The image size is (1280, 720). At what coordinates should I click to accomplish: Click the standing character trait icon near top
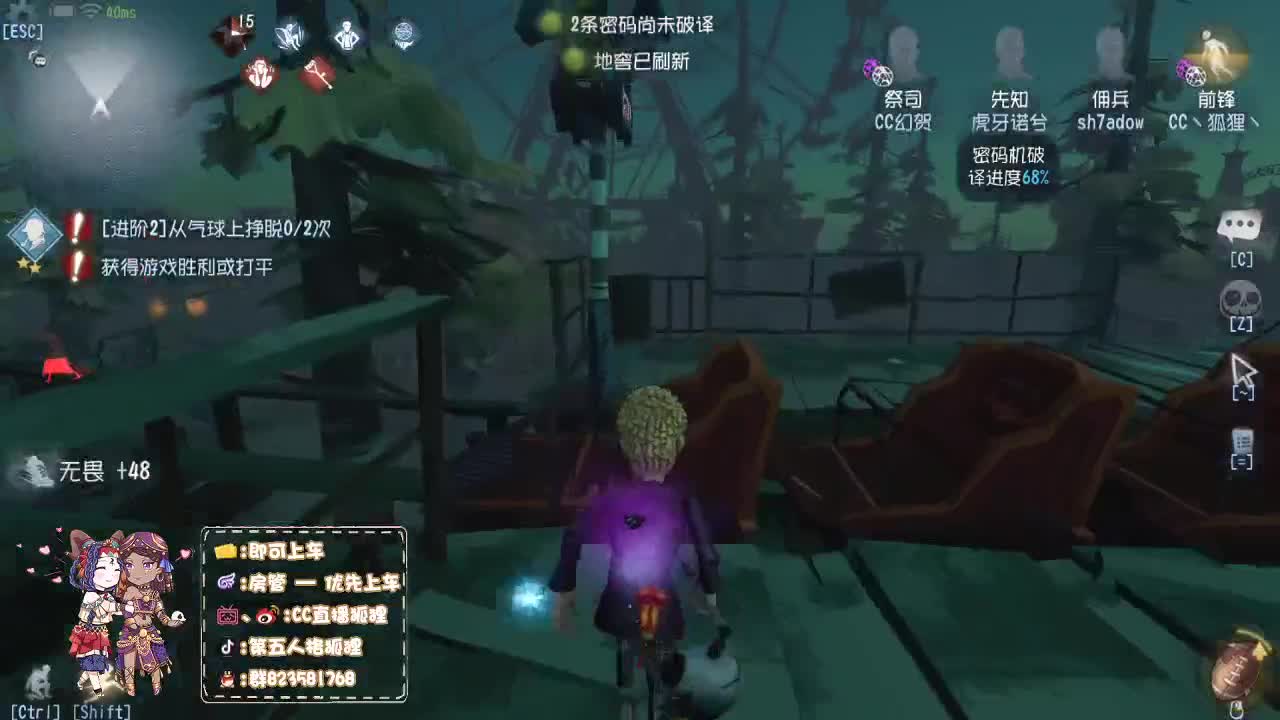click(346, 35)
